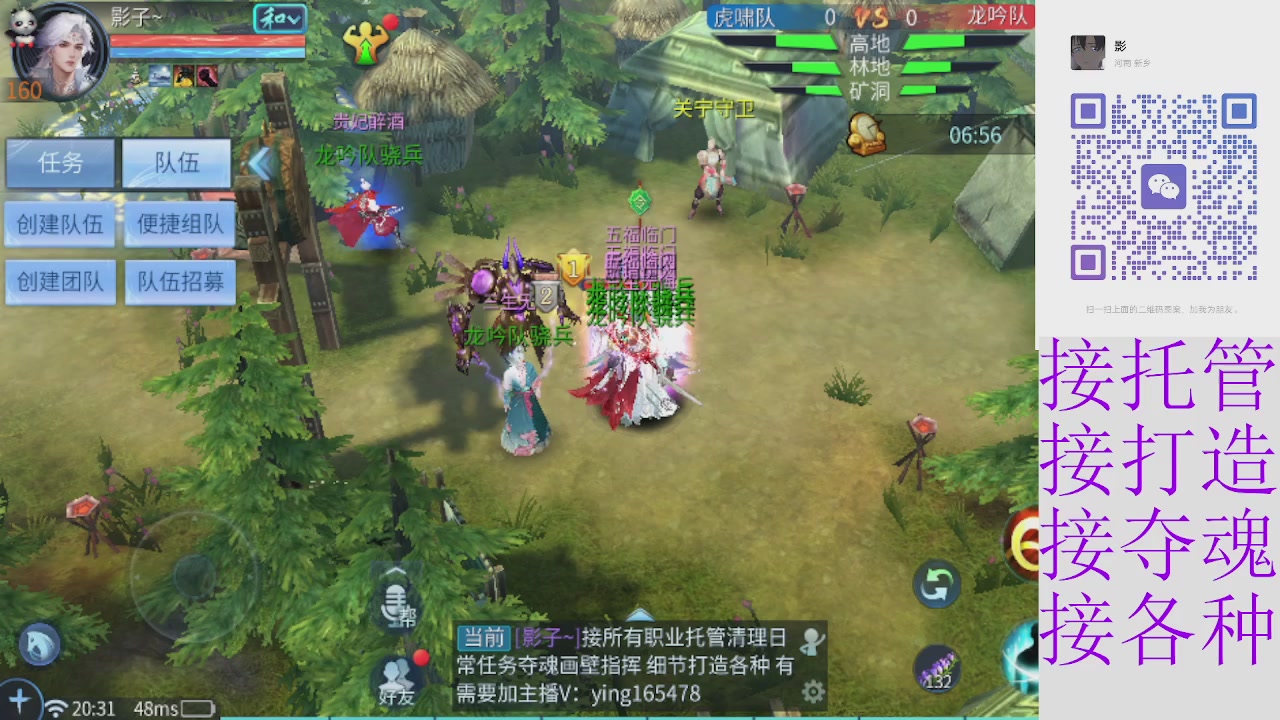
Task: Open voice chat with the microphone 帮 icon
Action: (x=397, y=601)
